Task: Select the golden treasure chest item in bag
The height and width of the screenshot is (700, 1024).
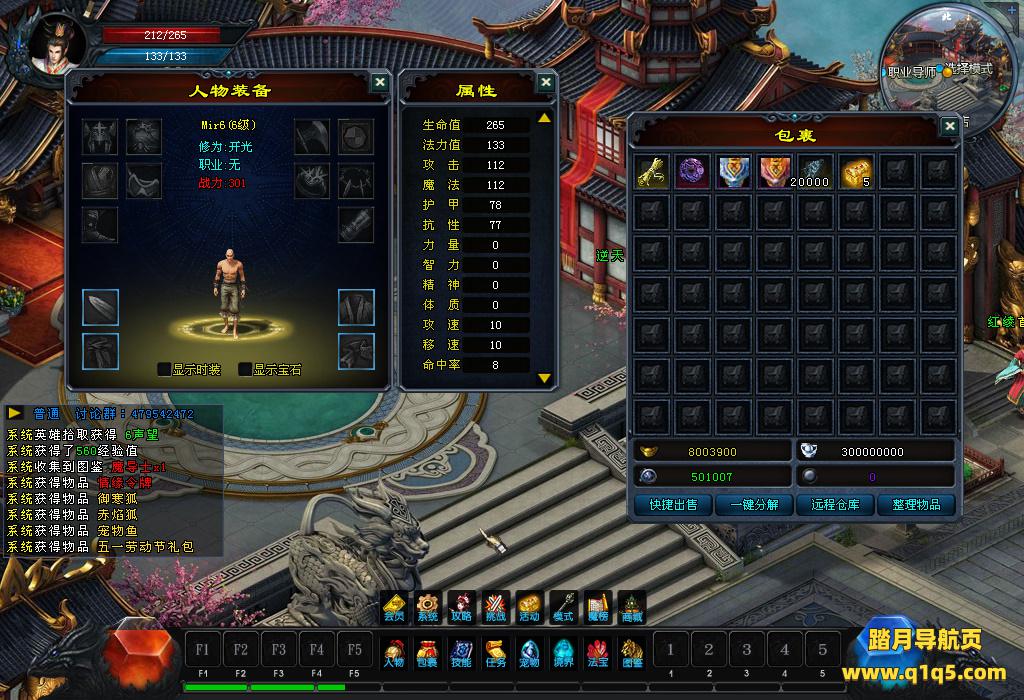Action: (856, 171)
